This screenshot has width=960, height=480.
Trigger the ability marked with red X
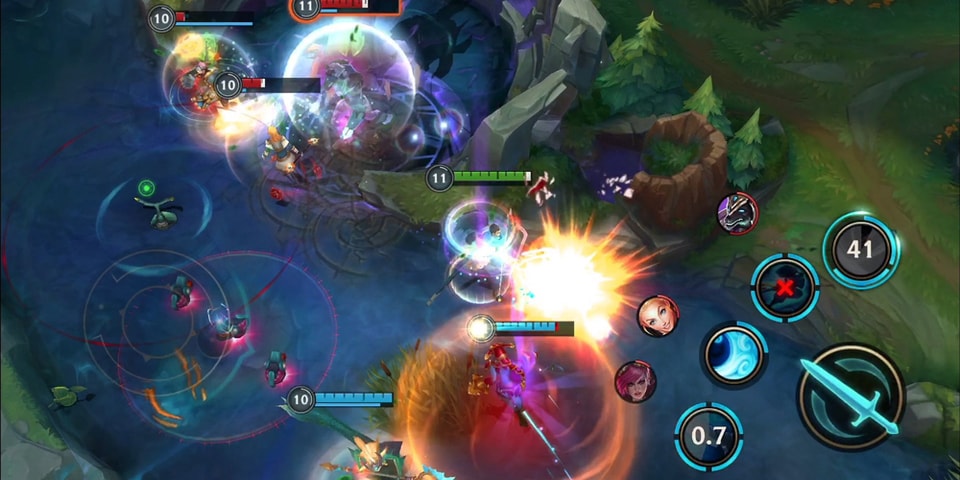pos(785,287)
